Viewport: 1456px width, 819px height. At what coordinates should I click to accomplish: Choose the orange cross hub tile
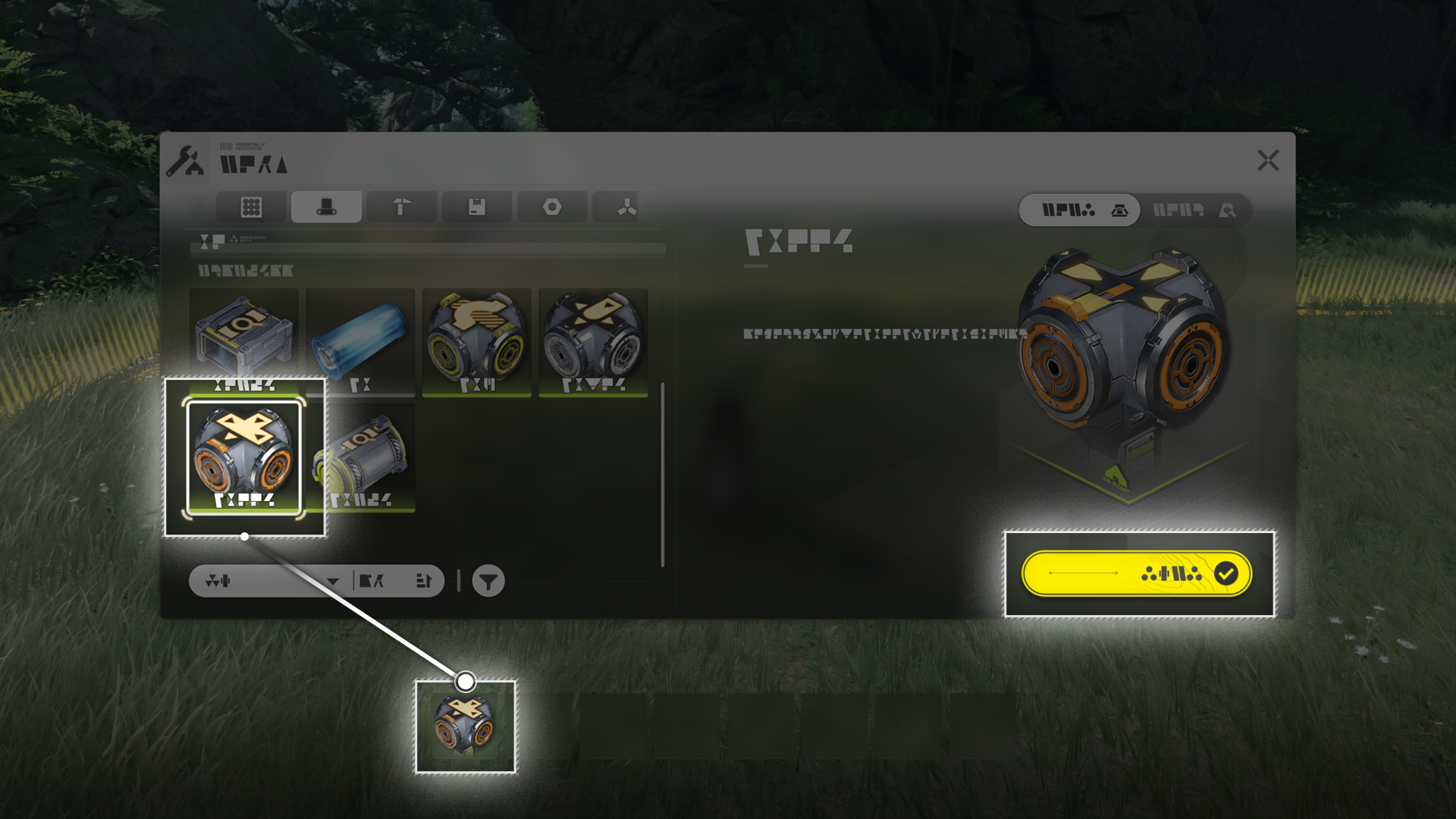click(x=243, y=458)
